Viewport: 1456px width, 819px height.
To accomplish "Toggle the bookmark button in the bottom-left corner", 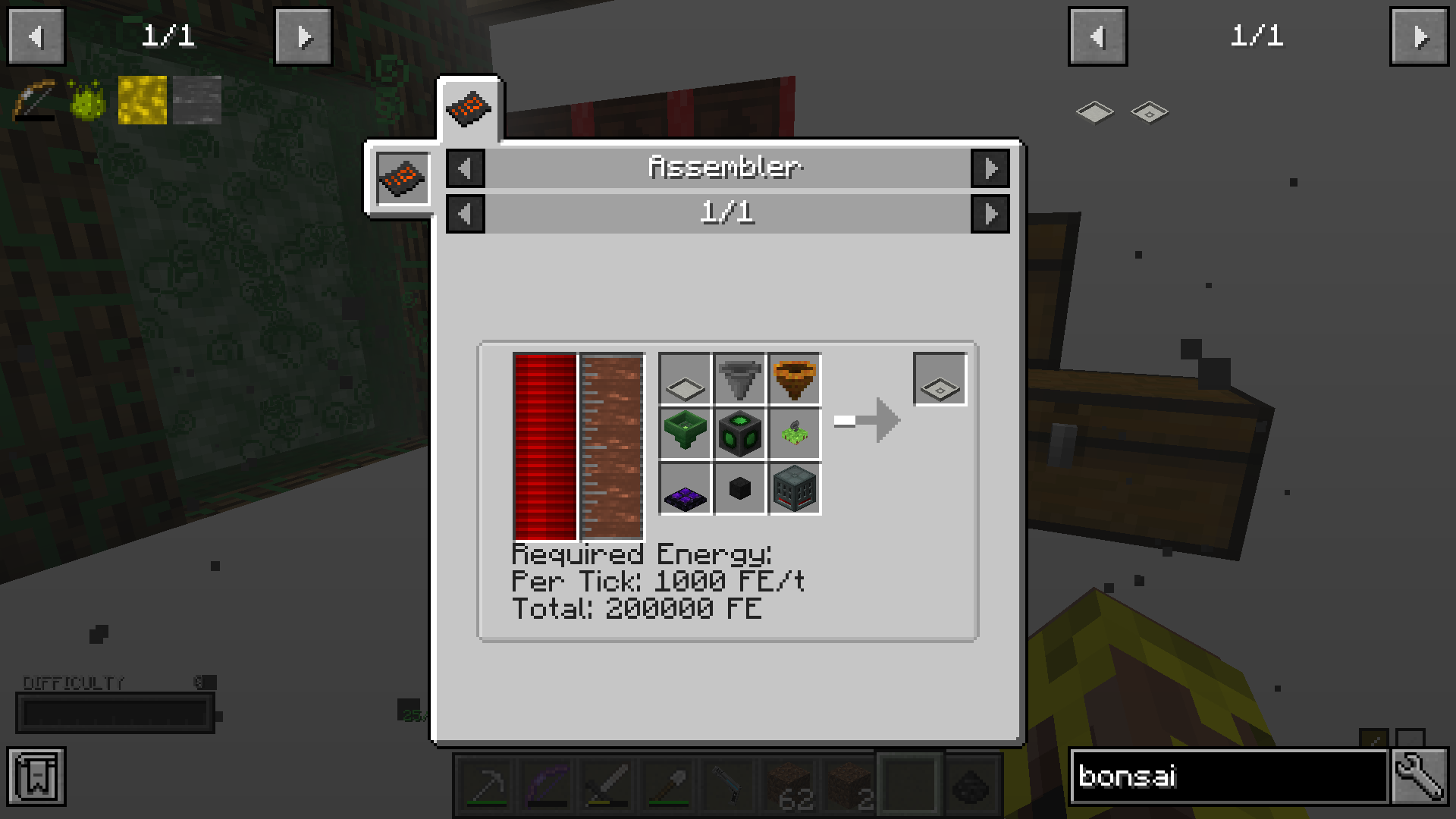I will tap(36, 776).
